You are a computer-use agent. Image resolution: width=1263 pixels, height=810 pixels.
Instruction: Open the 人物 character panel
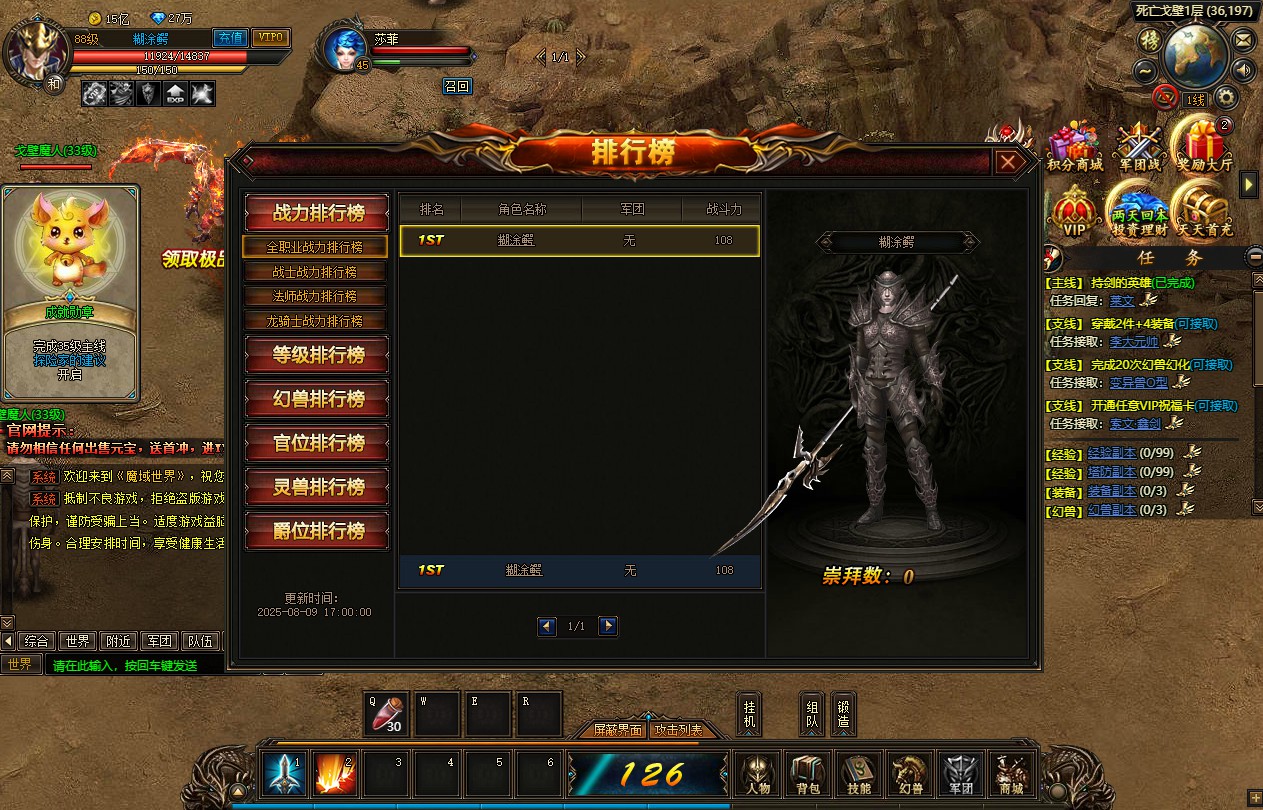point(758,774)
